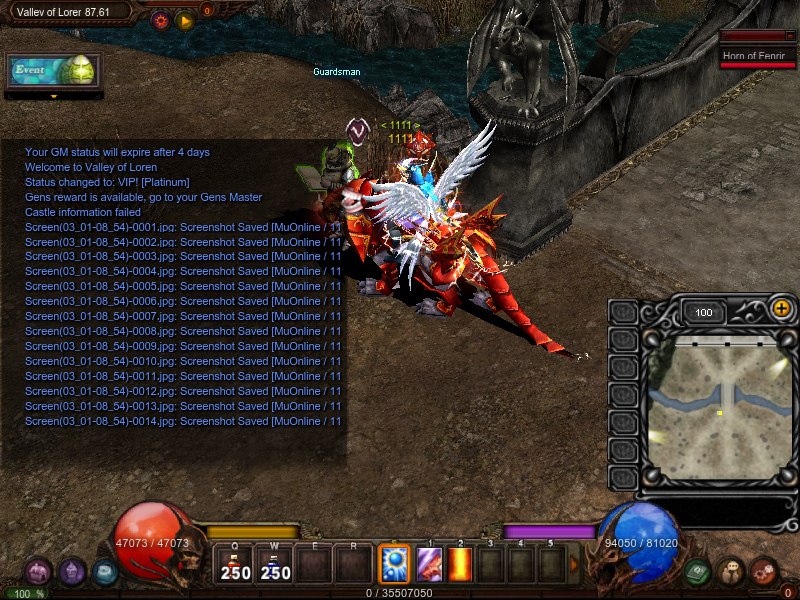This screenshot has height=600, width=800.
Task: Click the blue round icon at bottom left
Action: coord(105,571)
